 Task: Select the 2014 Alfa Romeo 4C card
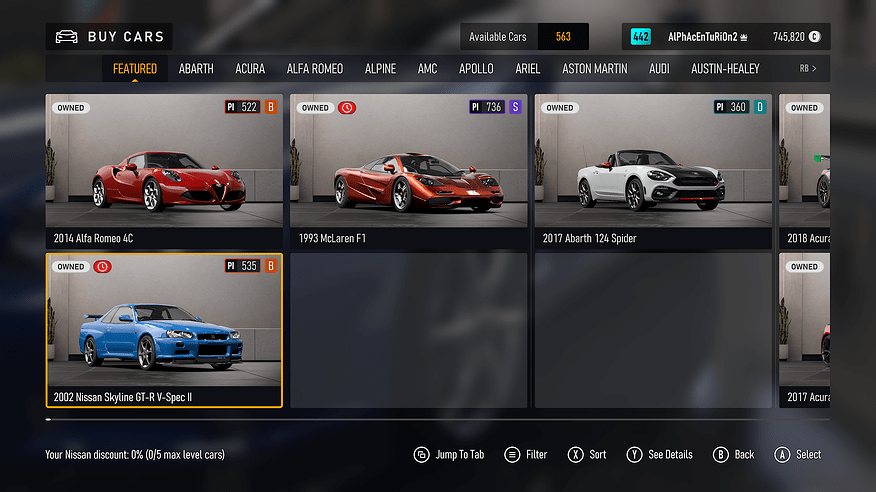tap(164, 171)
